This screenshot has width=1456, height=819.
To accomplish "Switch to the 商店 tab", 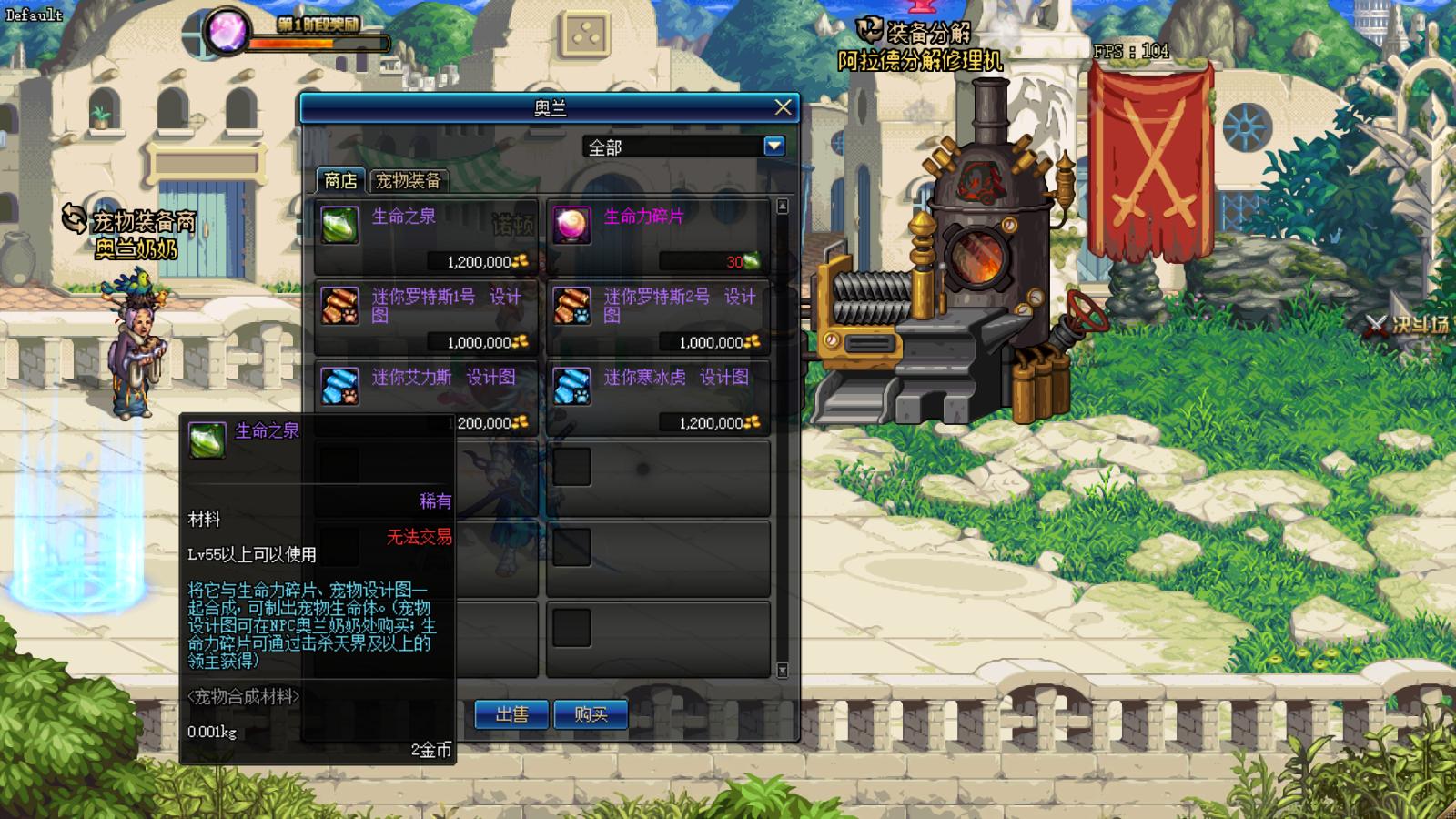I will [x=340, y=180].
